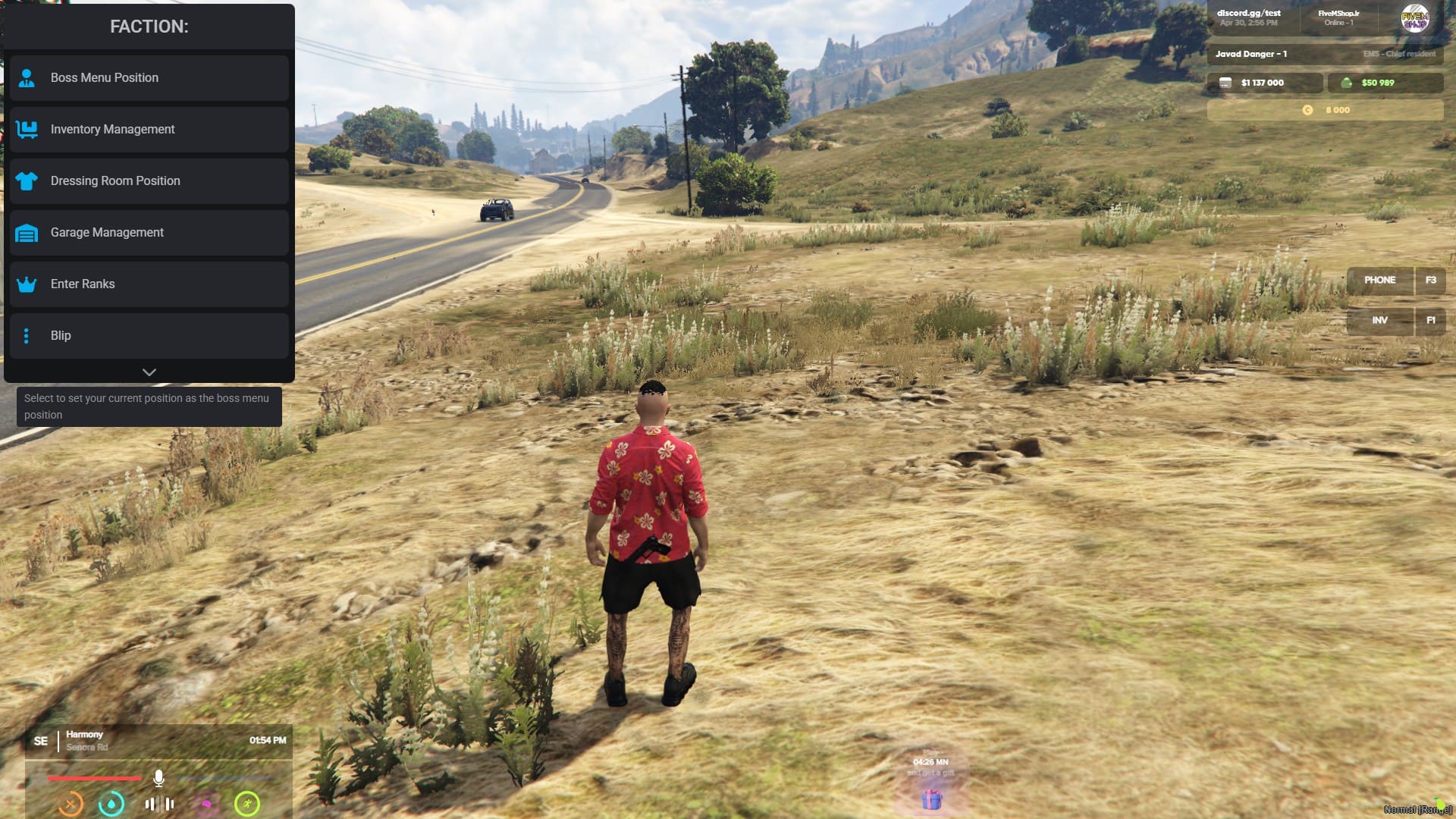Choose Dressing Room Position
Viewport: 1456px width, 819px height.
149,181
